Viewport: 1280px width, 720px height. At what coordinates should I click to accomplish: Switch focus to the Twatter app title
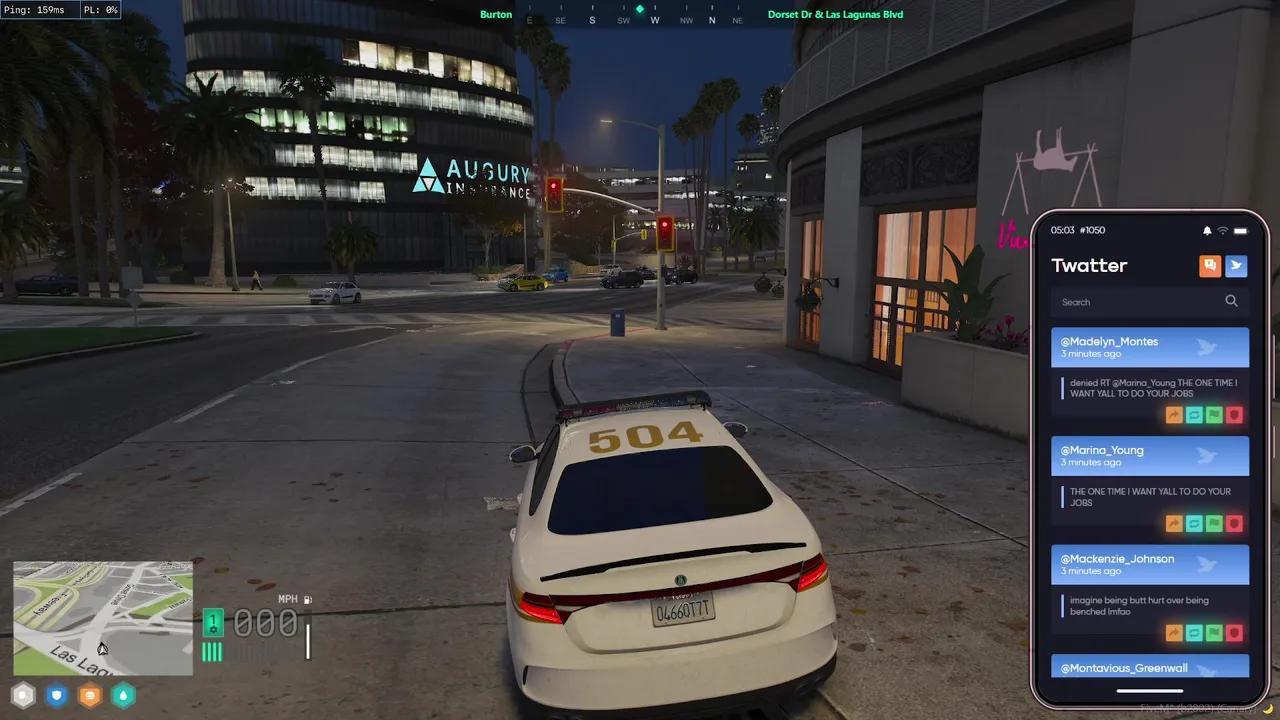point(1089,265)
